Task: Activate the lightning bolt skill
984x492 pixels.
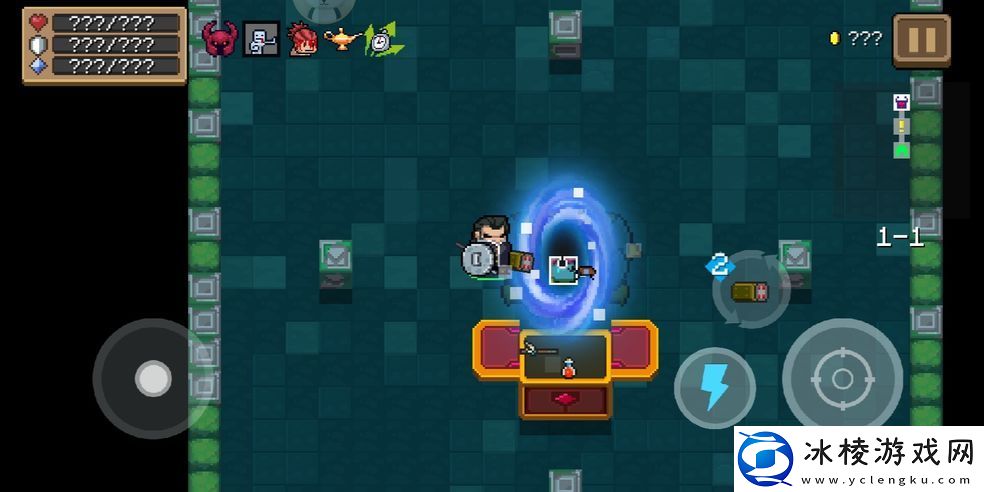Action: pyautogui.click(x=714, y=385)
